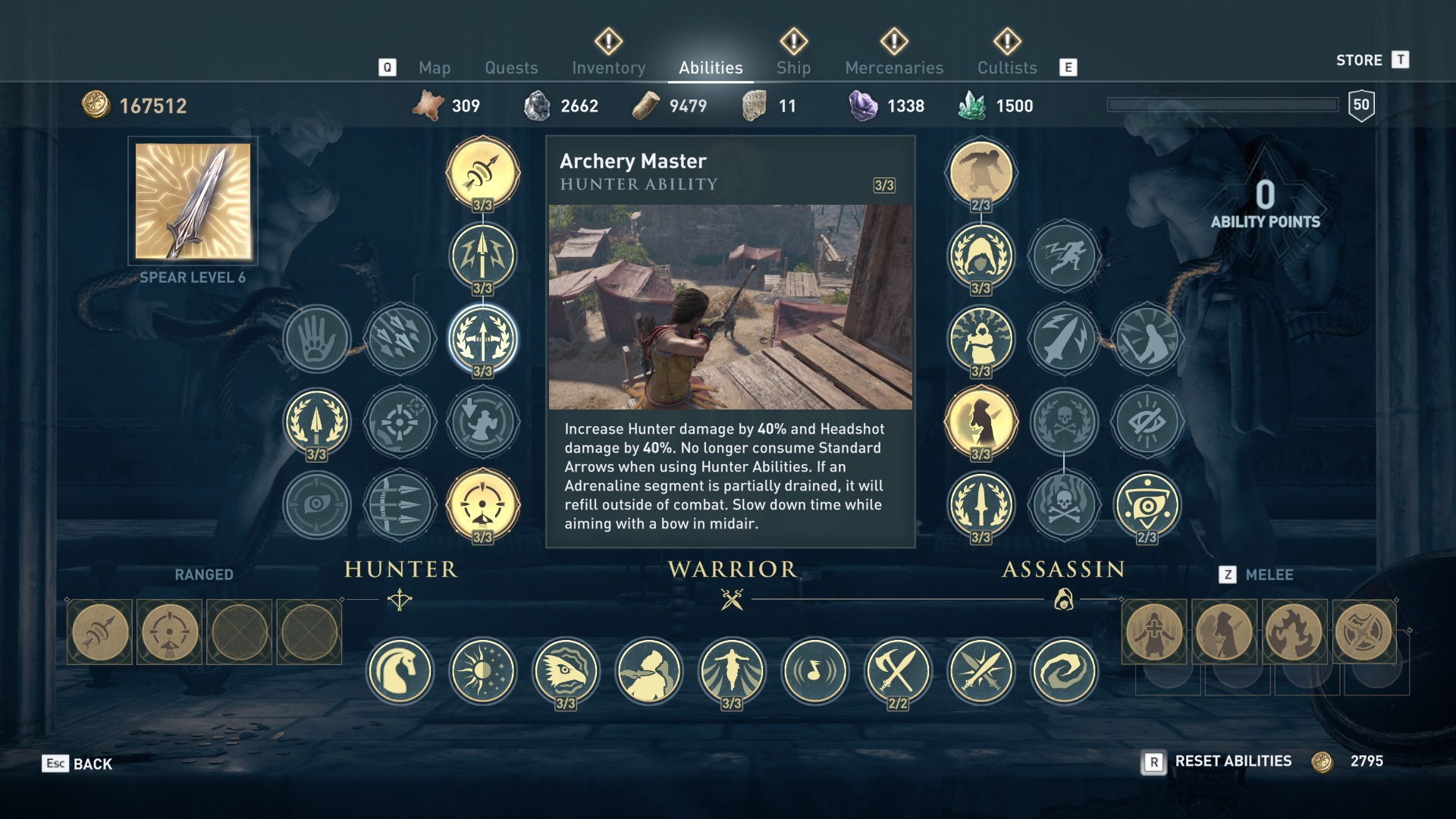Screen dimensions: 1456x819
Task: Select the horse head ability icon
Action: [400, 671]
